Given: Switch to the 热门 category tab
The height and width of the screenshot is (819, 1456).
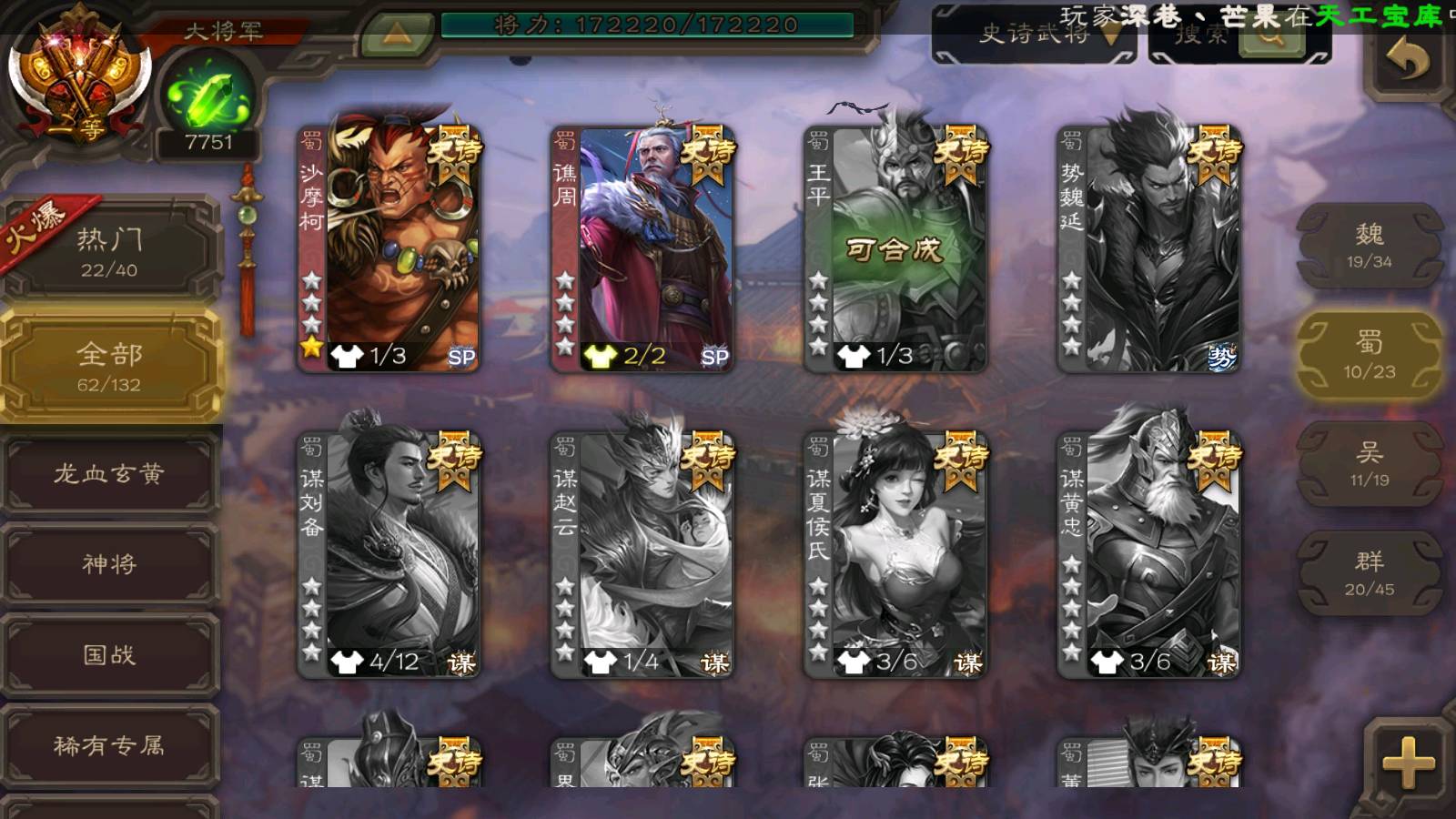Looking at the screenshot, I should point(109,251).
